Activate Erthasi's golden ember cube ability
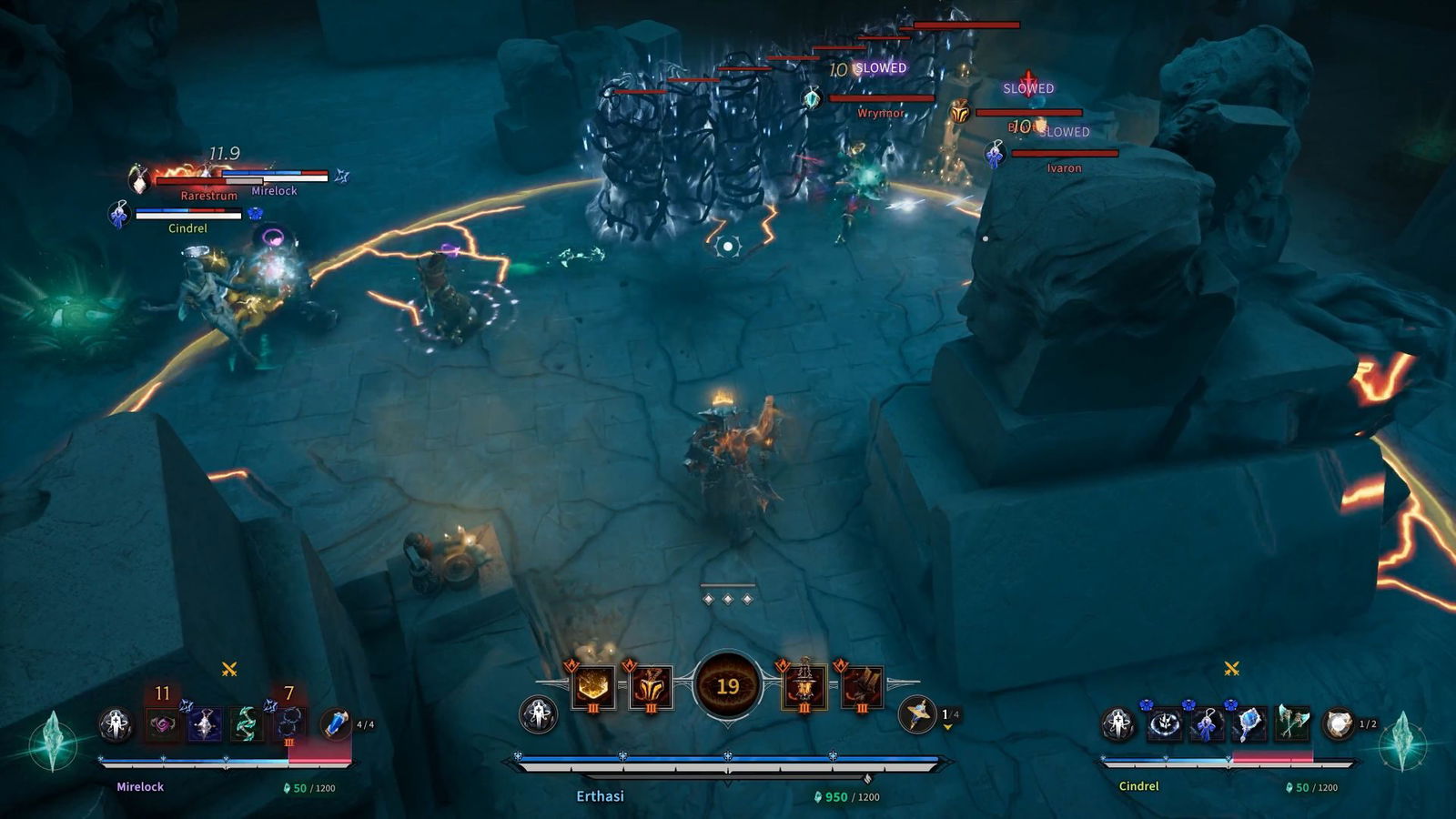1456x819 pixels. pyautogui.click(x=592, y=688)
